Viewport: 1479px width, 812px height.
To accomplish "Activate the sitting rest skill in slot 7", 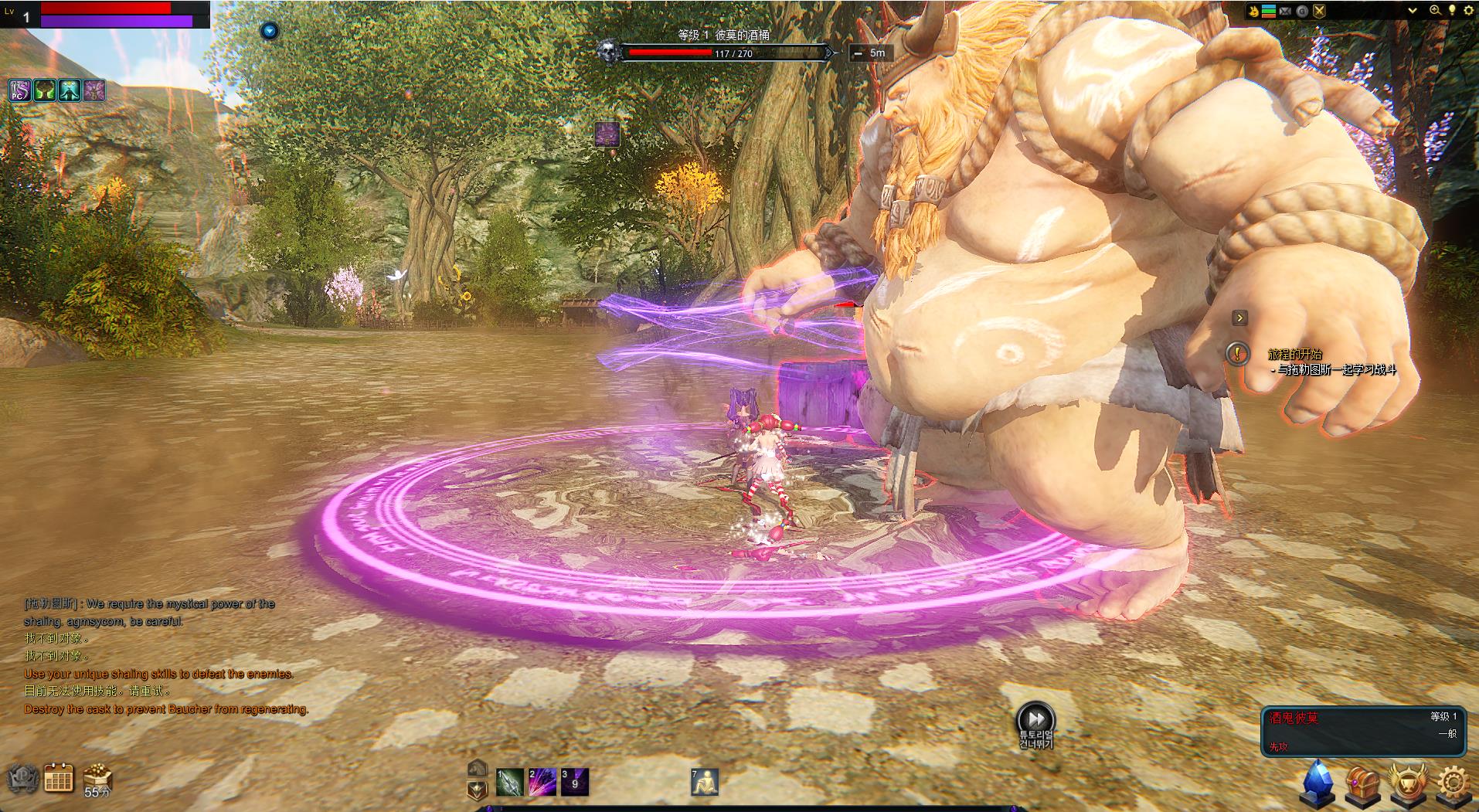I will click(705, 782).
